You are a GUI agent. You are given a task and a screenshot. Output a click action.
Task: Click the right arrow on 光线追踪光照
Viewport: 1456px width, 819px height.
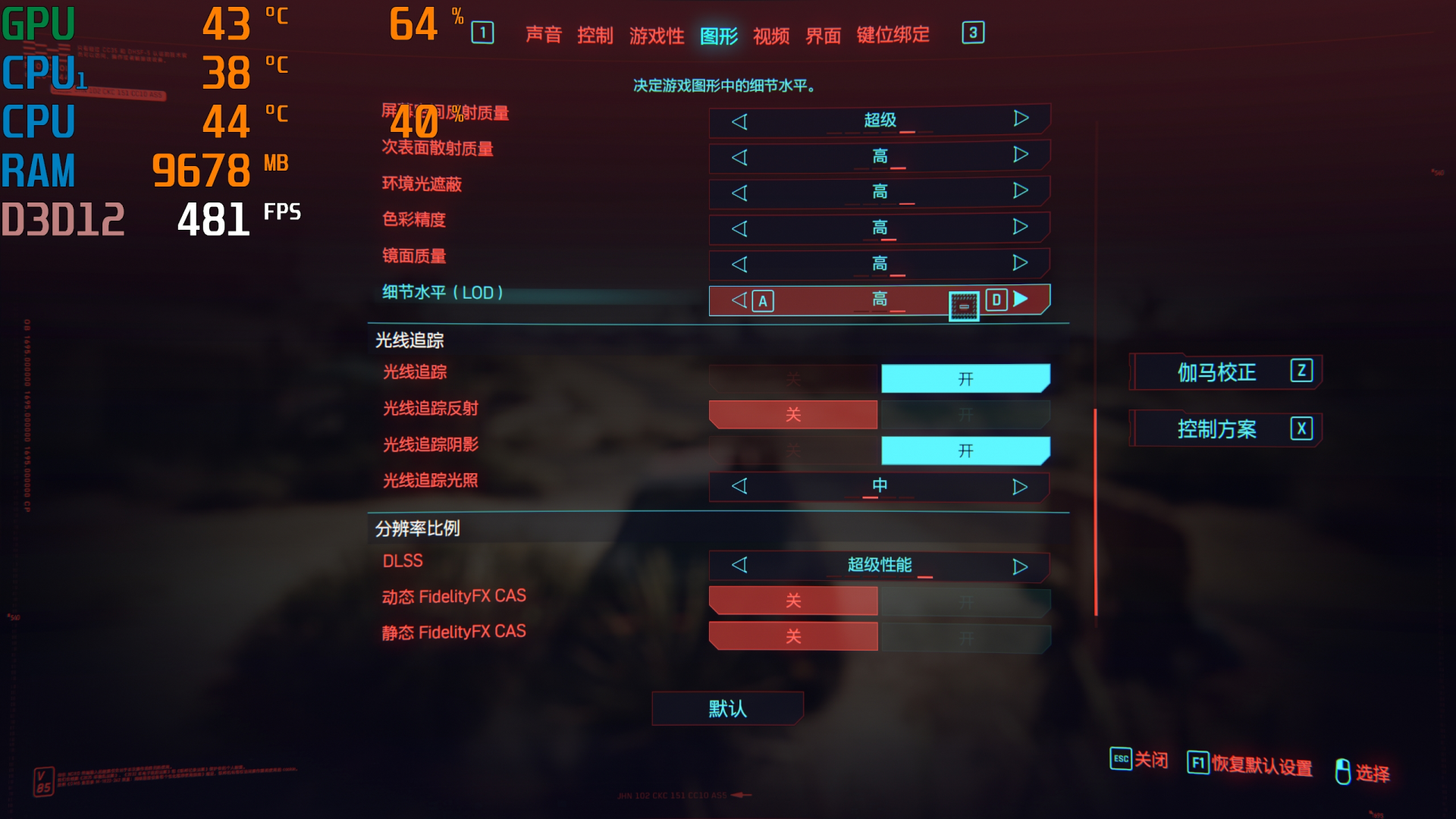click(1019, 486)
